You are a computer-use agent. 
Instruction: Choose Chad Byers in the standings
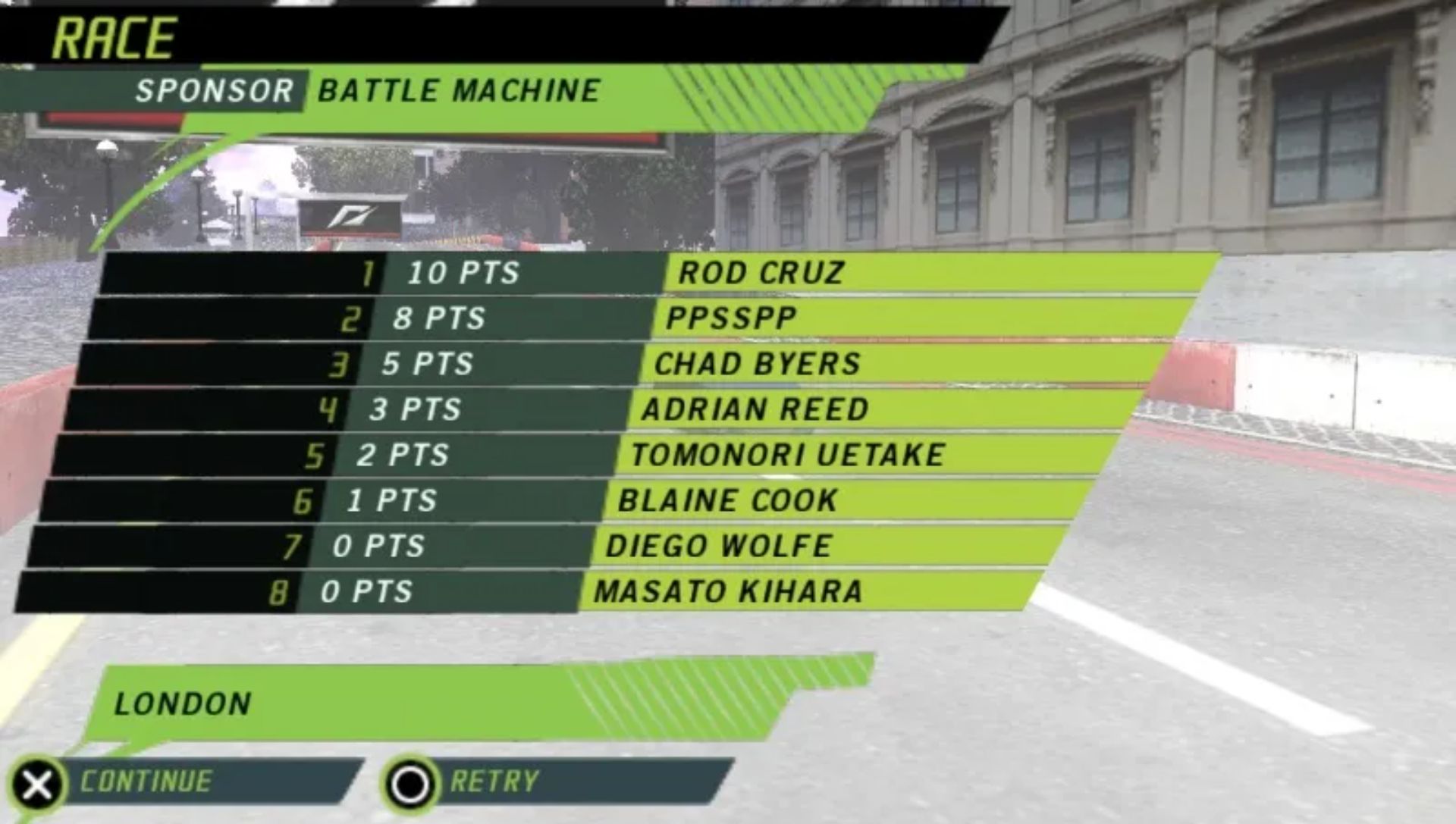coord(757,364)
